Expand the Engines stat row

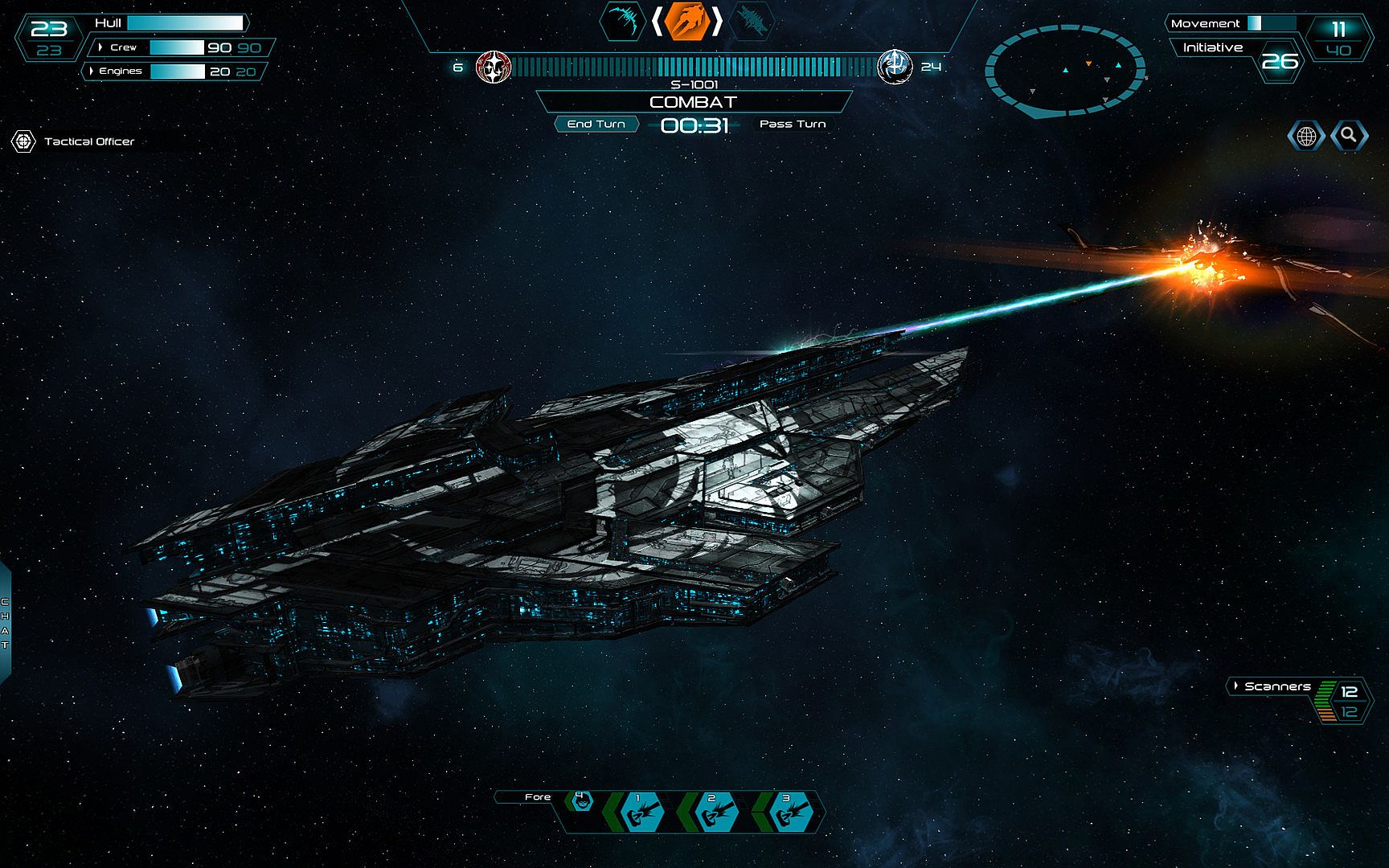click(92, 71)
